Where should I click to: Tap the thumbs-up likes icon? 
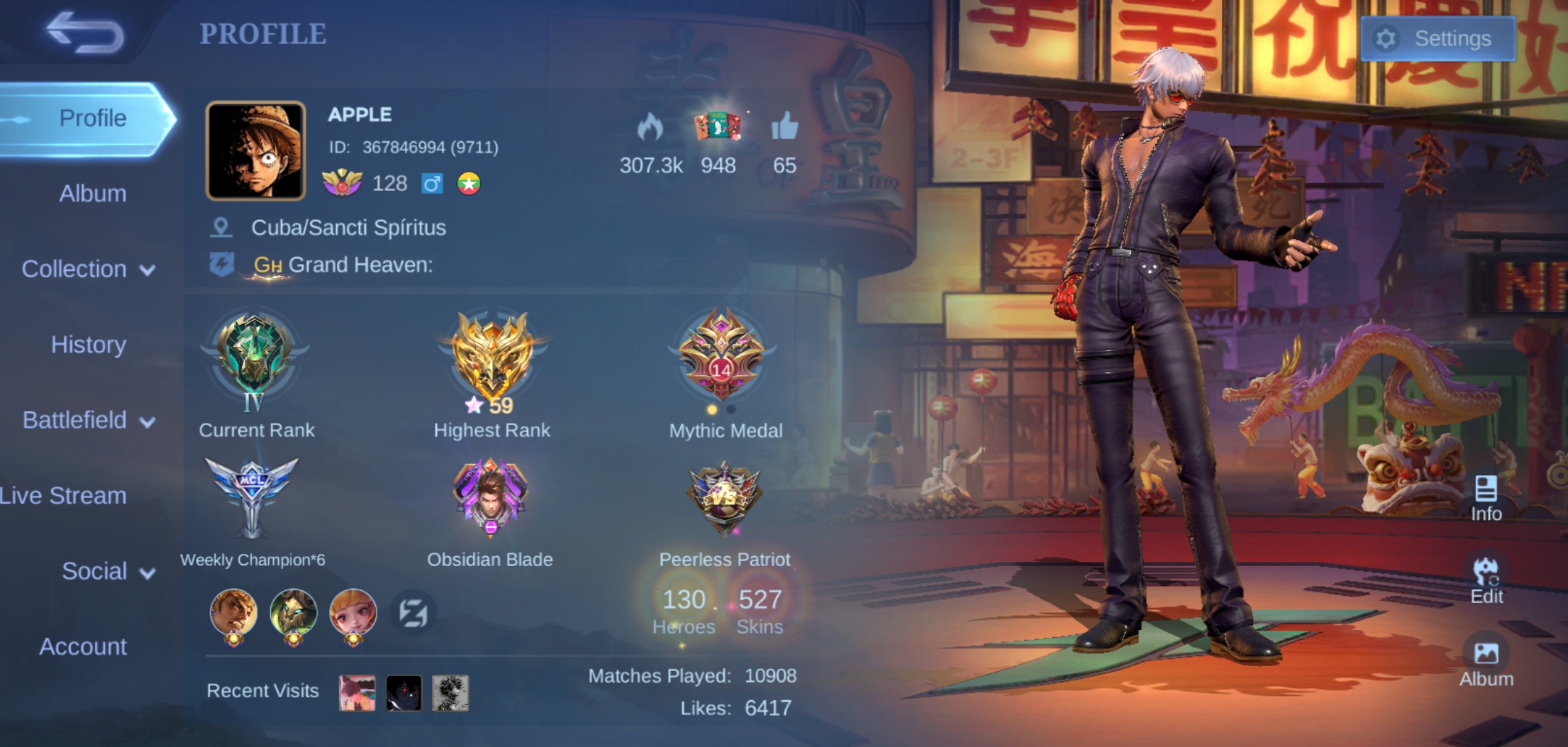784,128
